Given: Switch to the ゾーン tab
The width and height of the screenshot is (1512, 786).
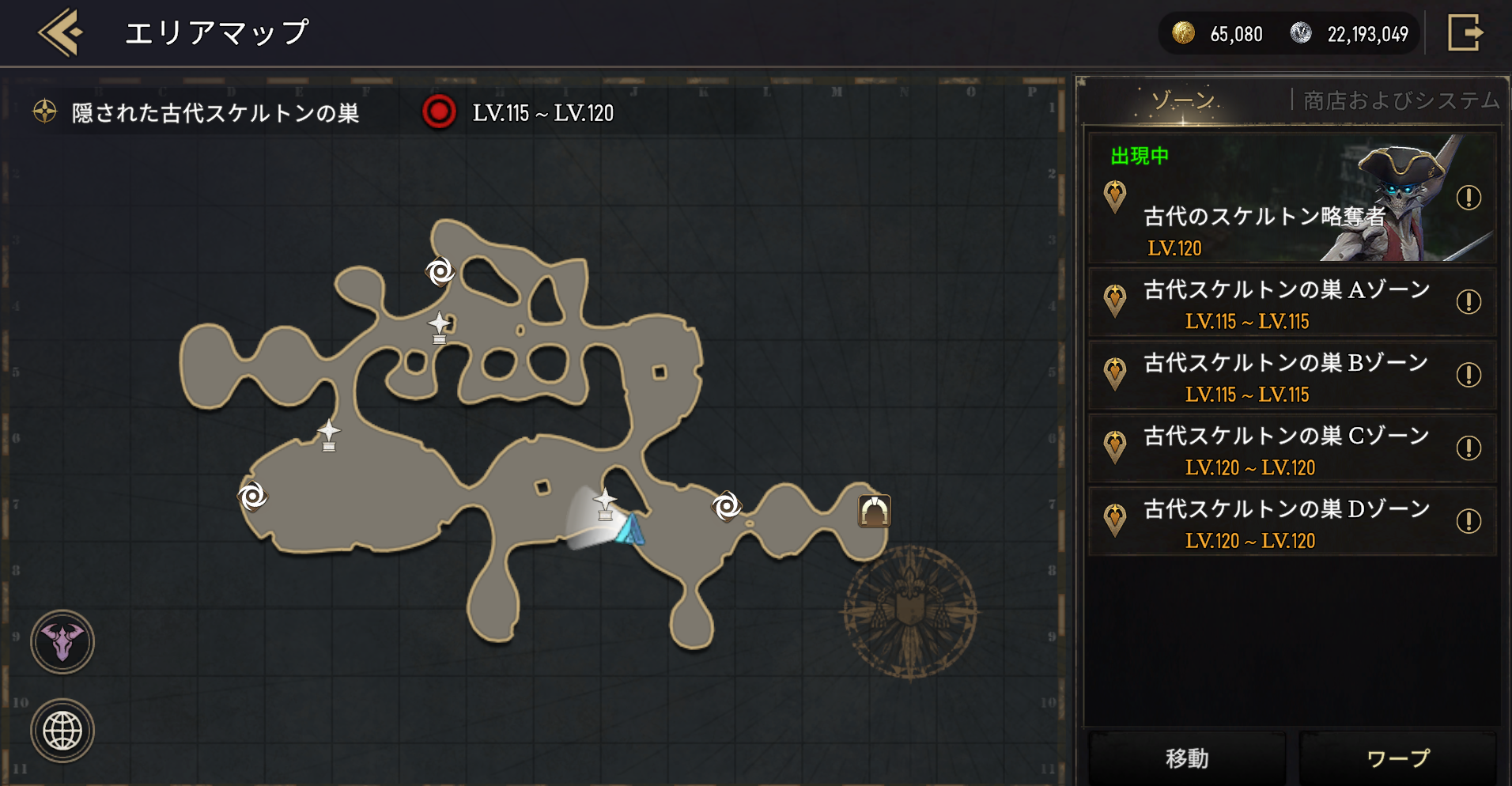Looking at the screenshot, I should point(1182,101).
